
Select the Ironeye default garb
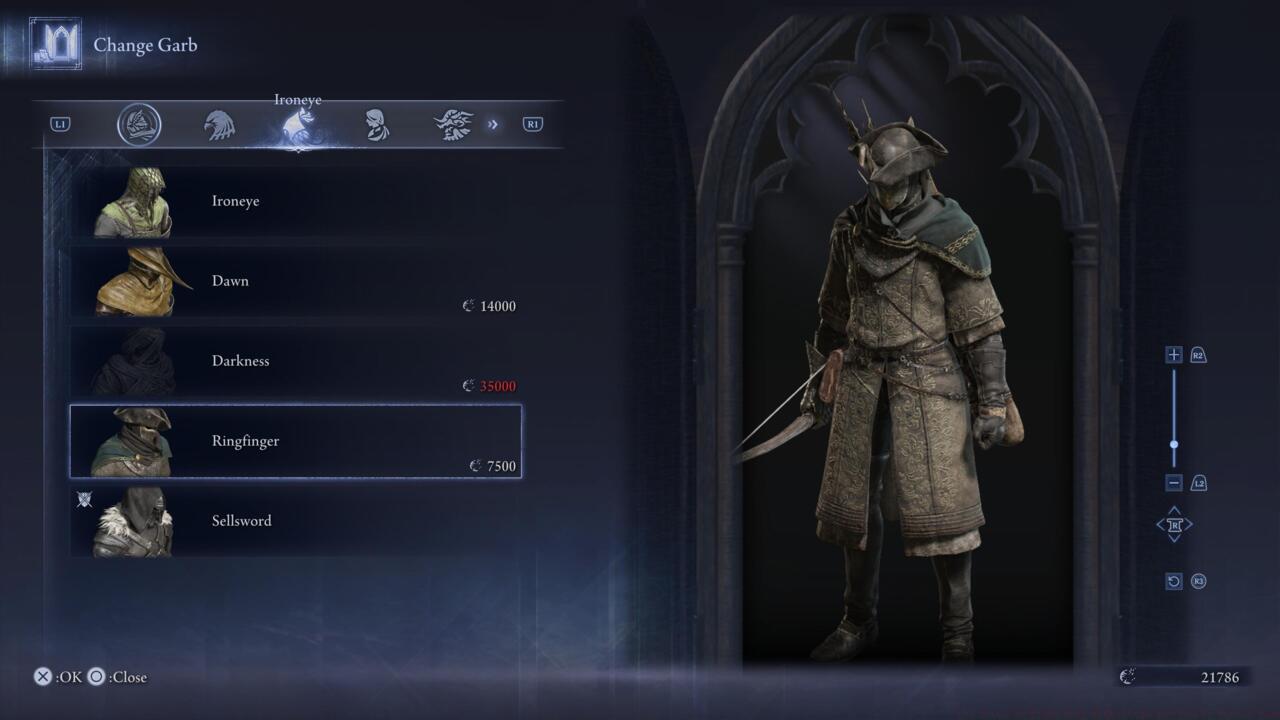click(x=295, y=201)
